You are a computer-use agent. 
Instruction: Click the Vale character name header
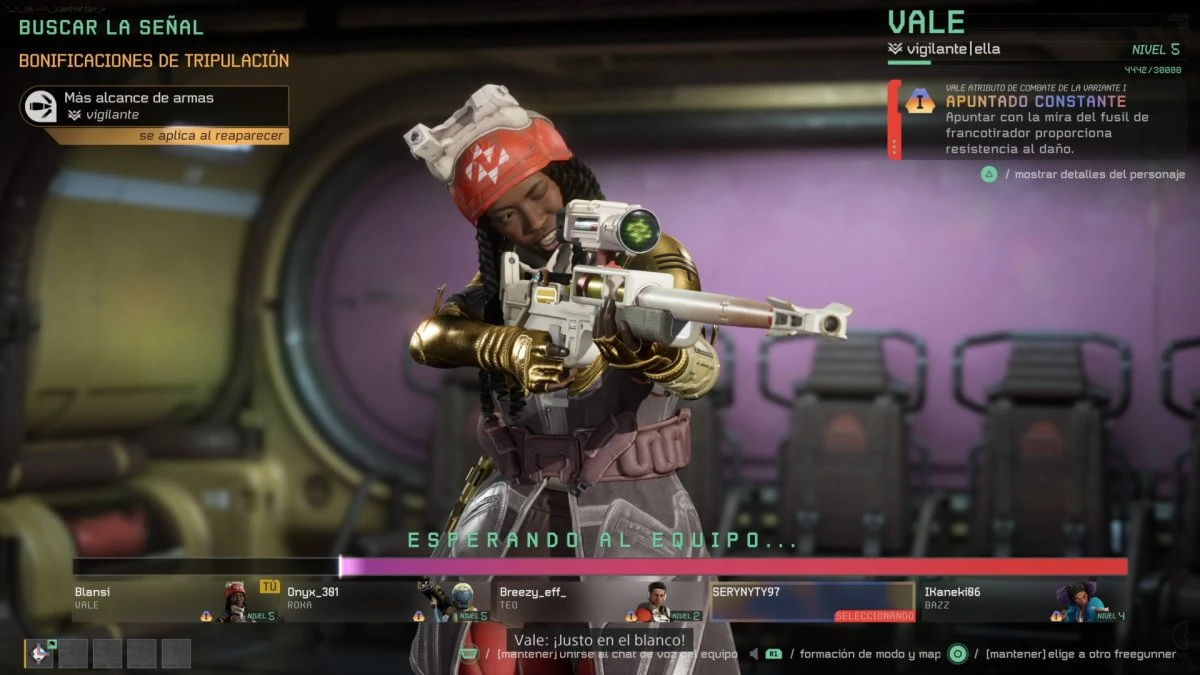(x=926, y=23)
